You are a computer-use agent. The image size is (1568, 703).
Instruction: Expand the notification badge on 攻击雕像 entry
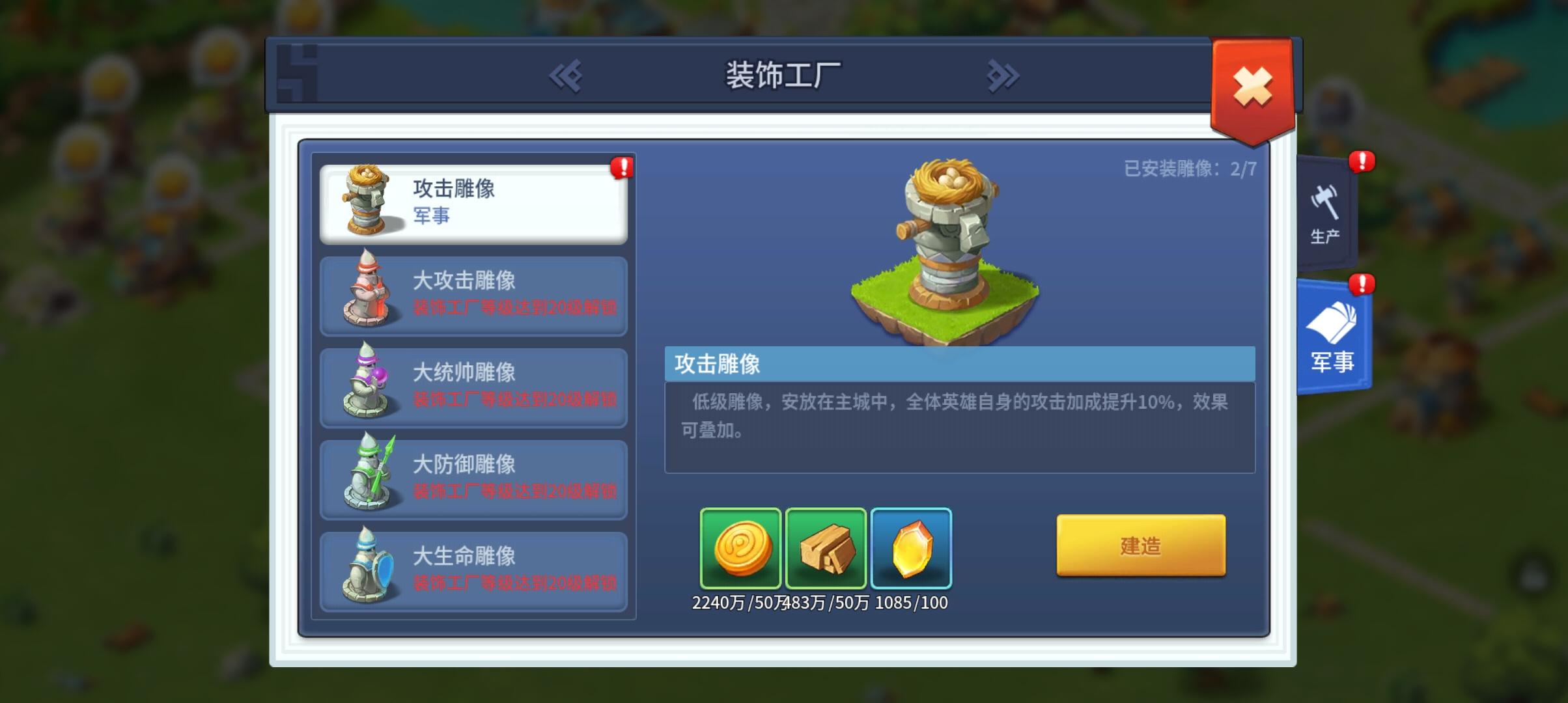(623, 168)
